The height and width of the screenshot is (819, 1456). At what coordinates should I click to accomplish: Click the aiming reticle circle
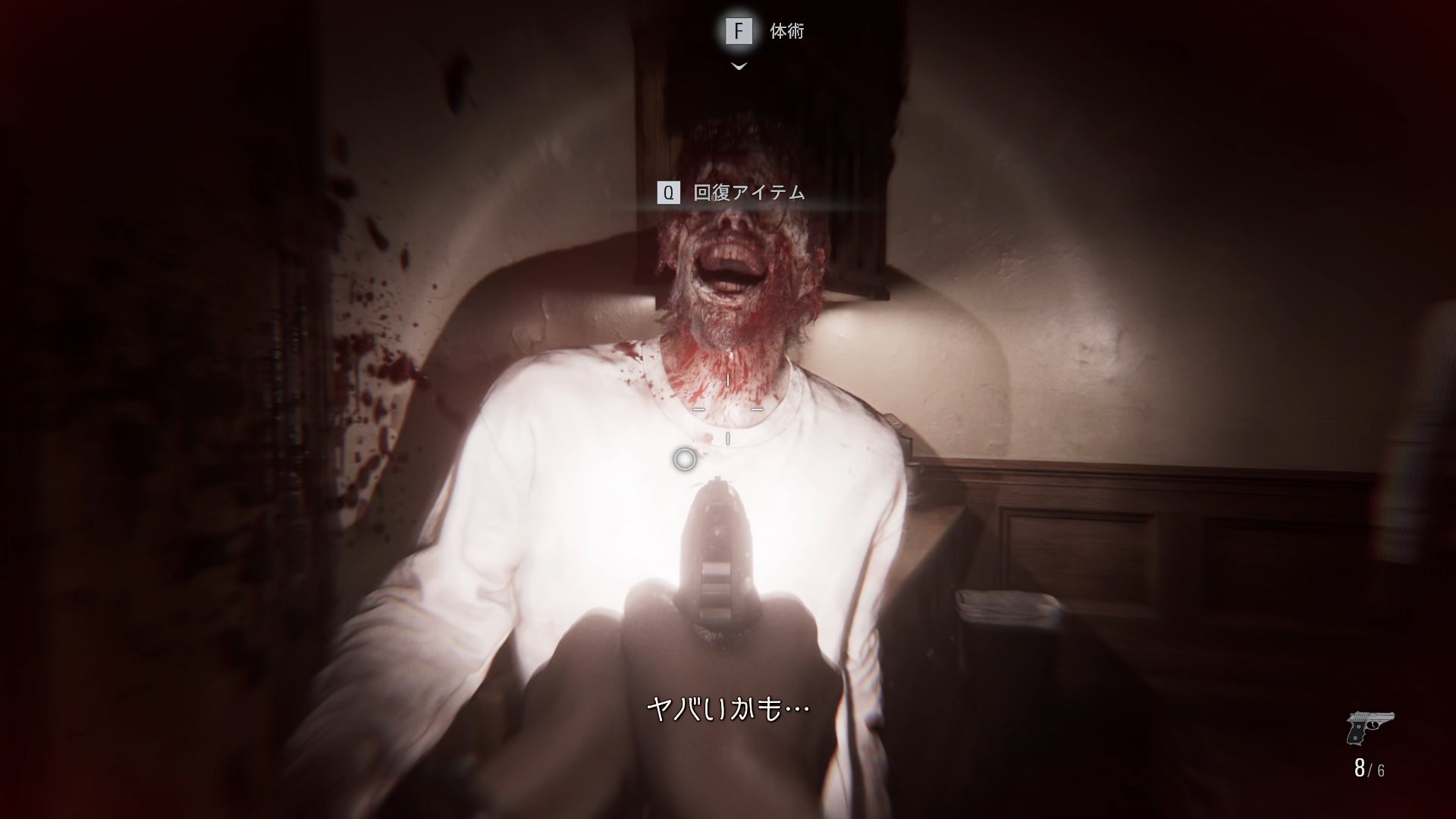tap(684, 459)
